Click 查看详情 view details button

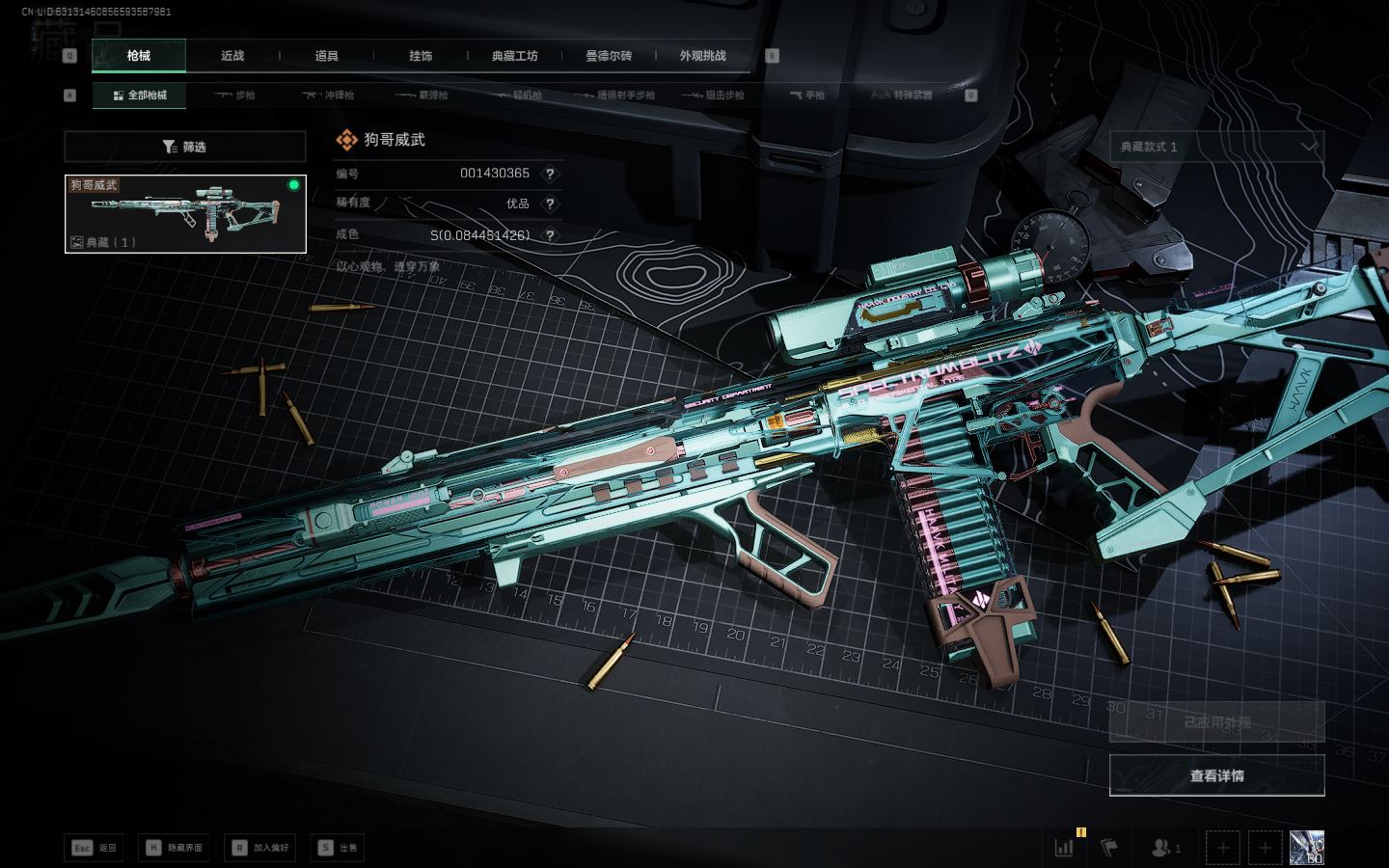(1216, 775)
